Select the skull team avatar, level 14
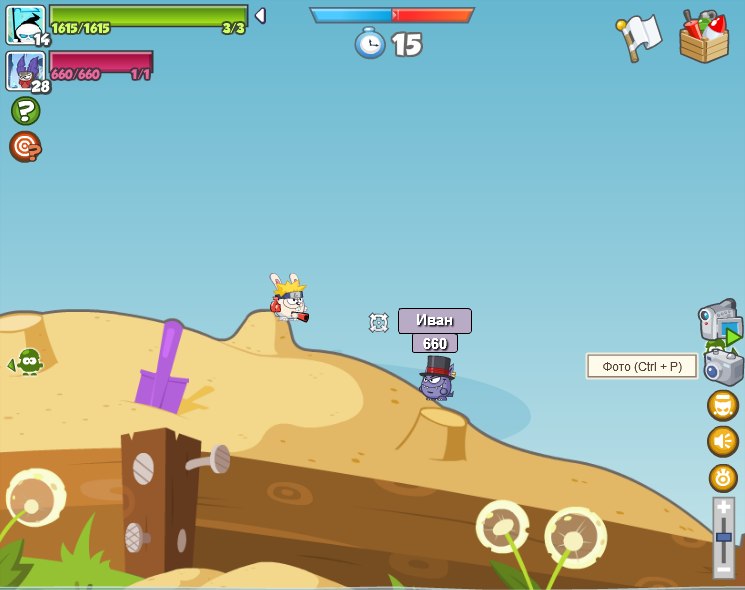The height and width of the screenshot is (590, 745). pos(25,24)
